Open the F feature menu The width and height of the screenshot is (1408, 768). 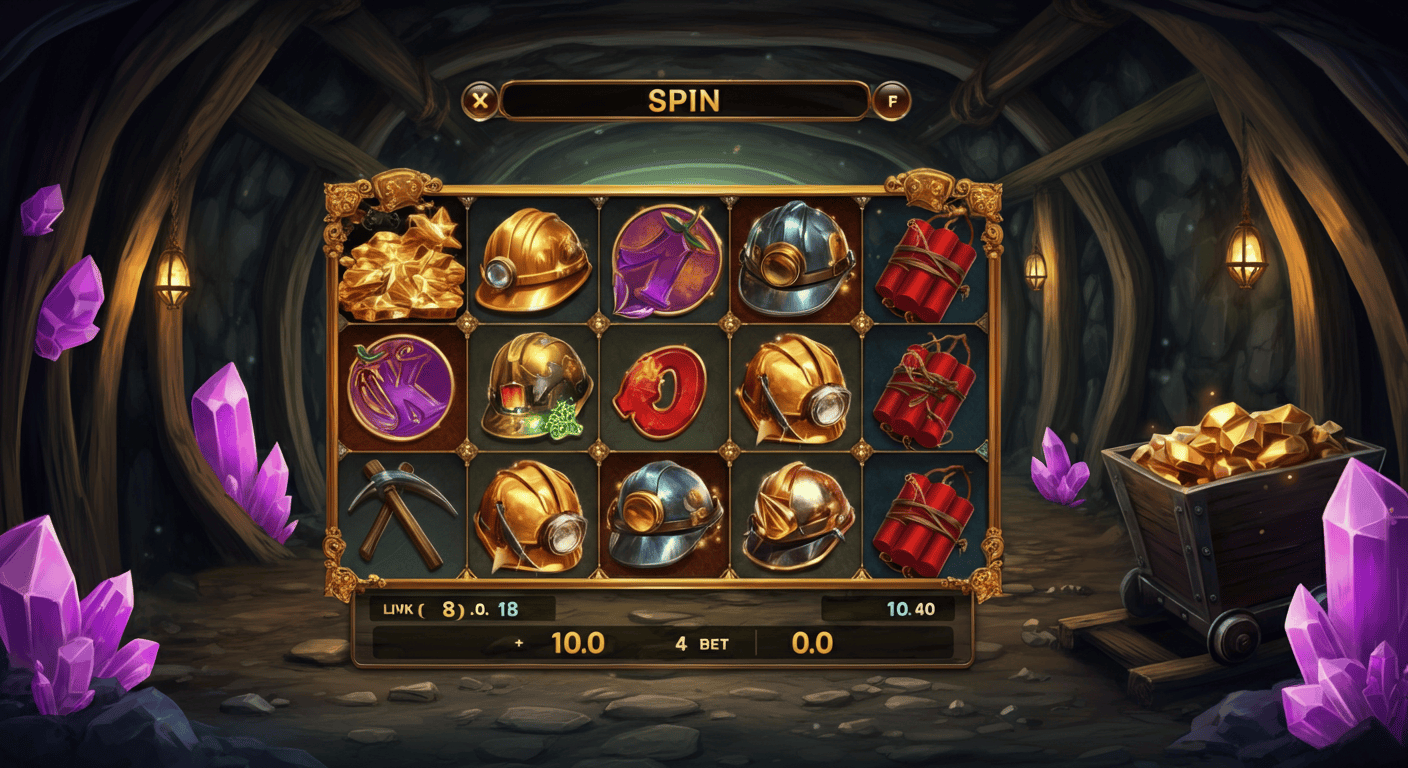[x=893, y=99]
